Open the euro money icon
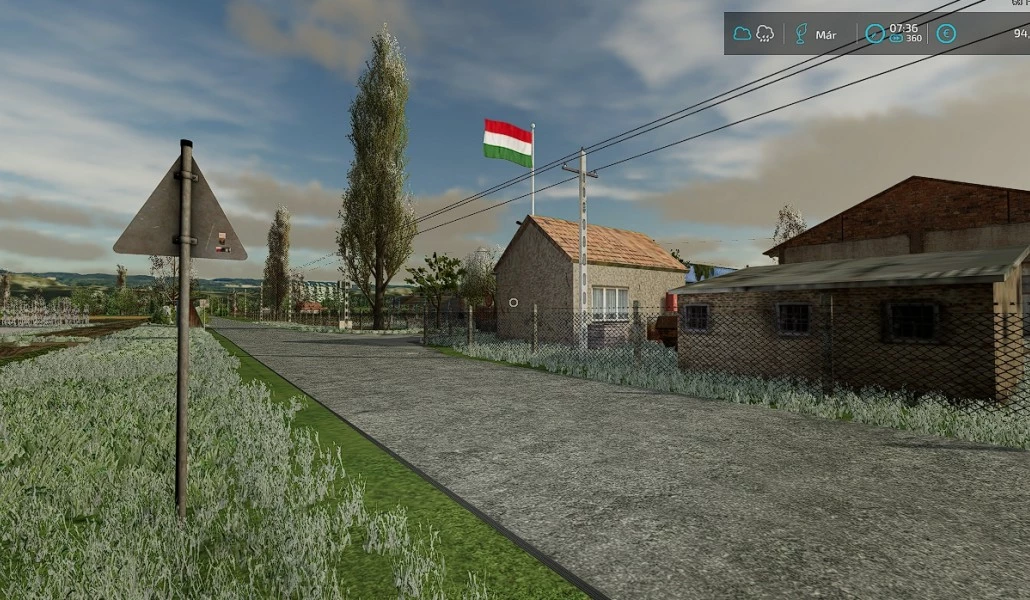The width and height of the screenshot is (1030, 600). [x=946, y=34]
